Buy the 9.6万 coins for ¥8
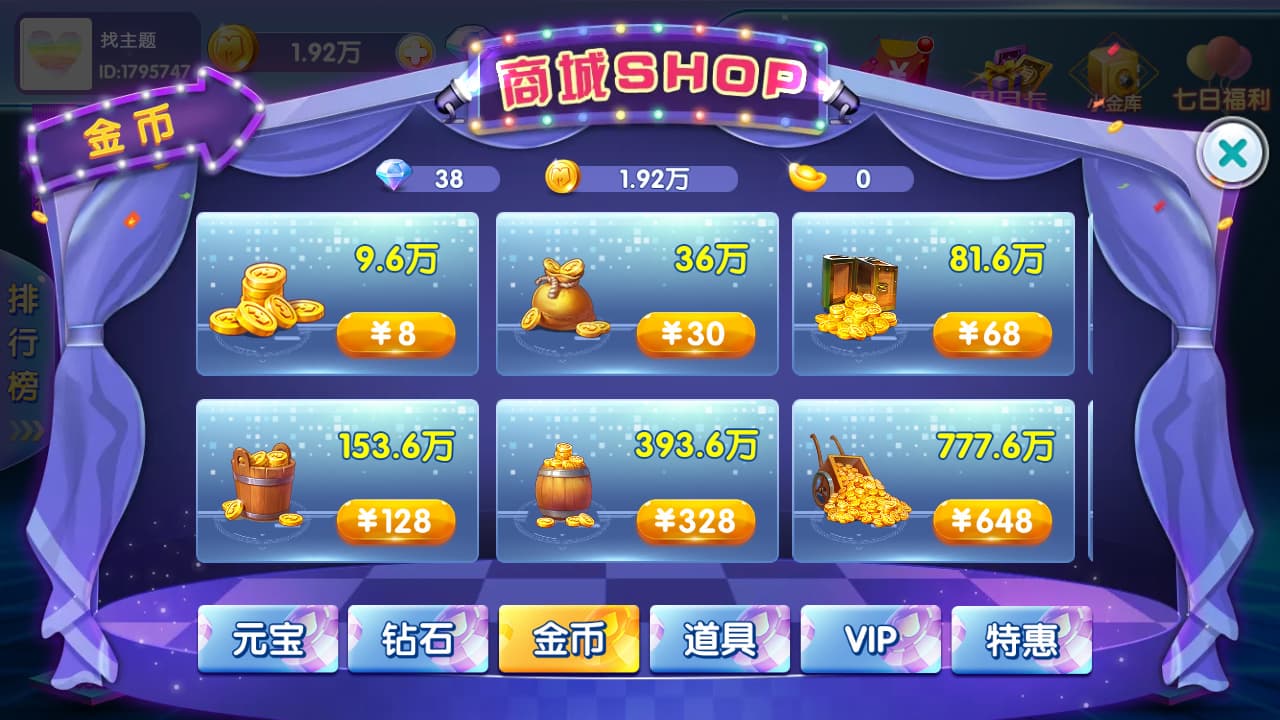The width and height of the screenshot is (1280, 720). 396,334
